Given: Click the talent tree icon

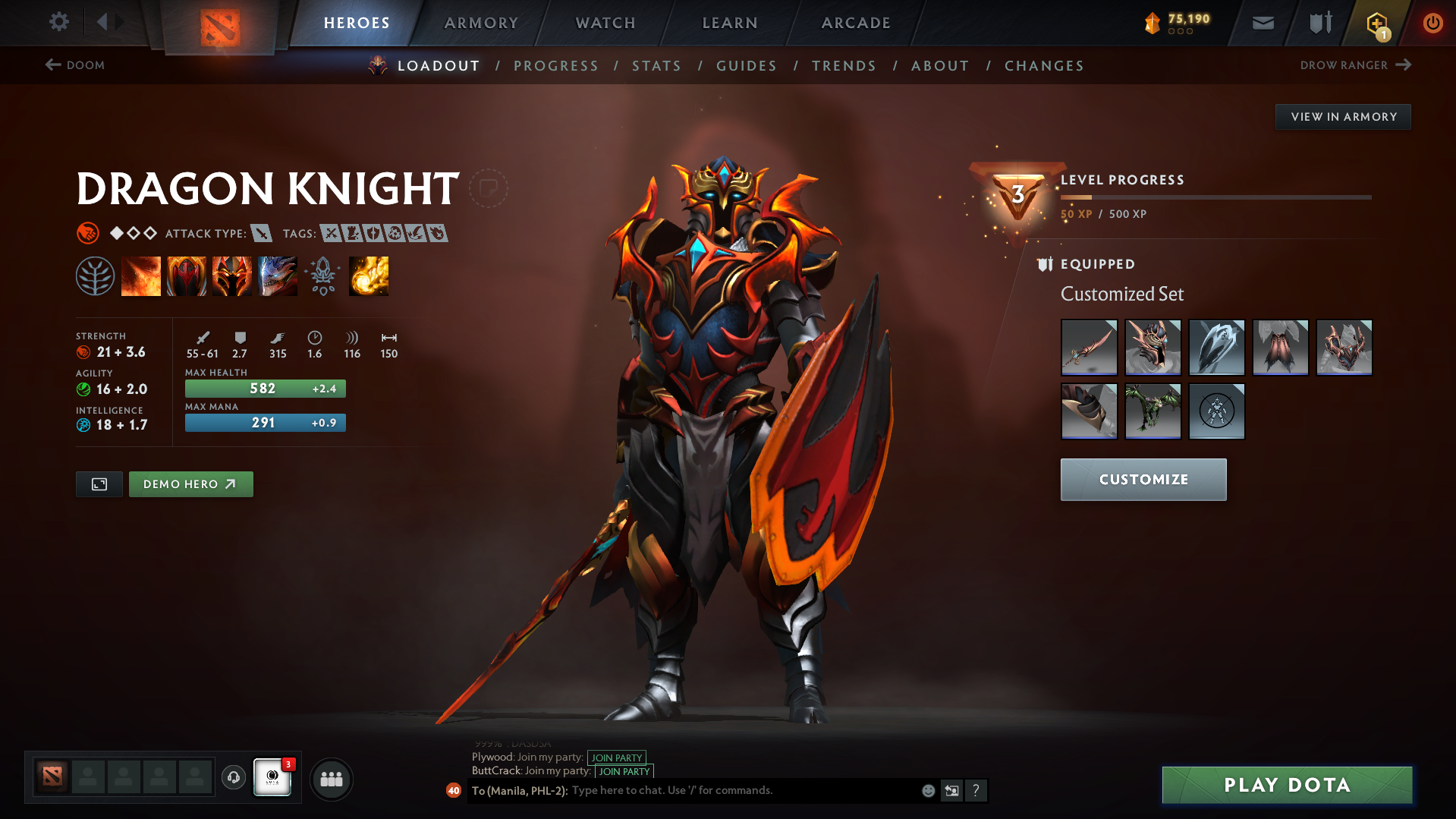Looking at the screenshot, I should [96, 276].
